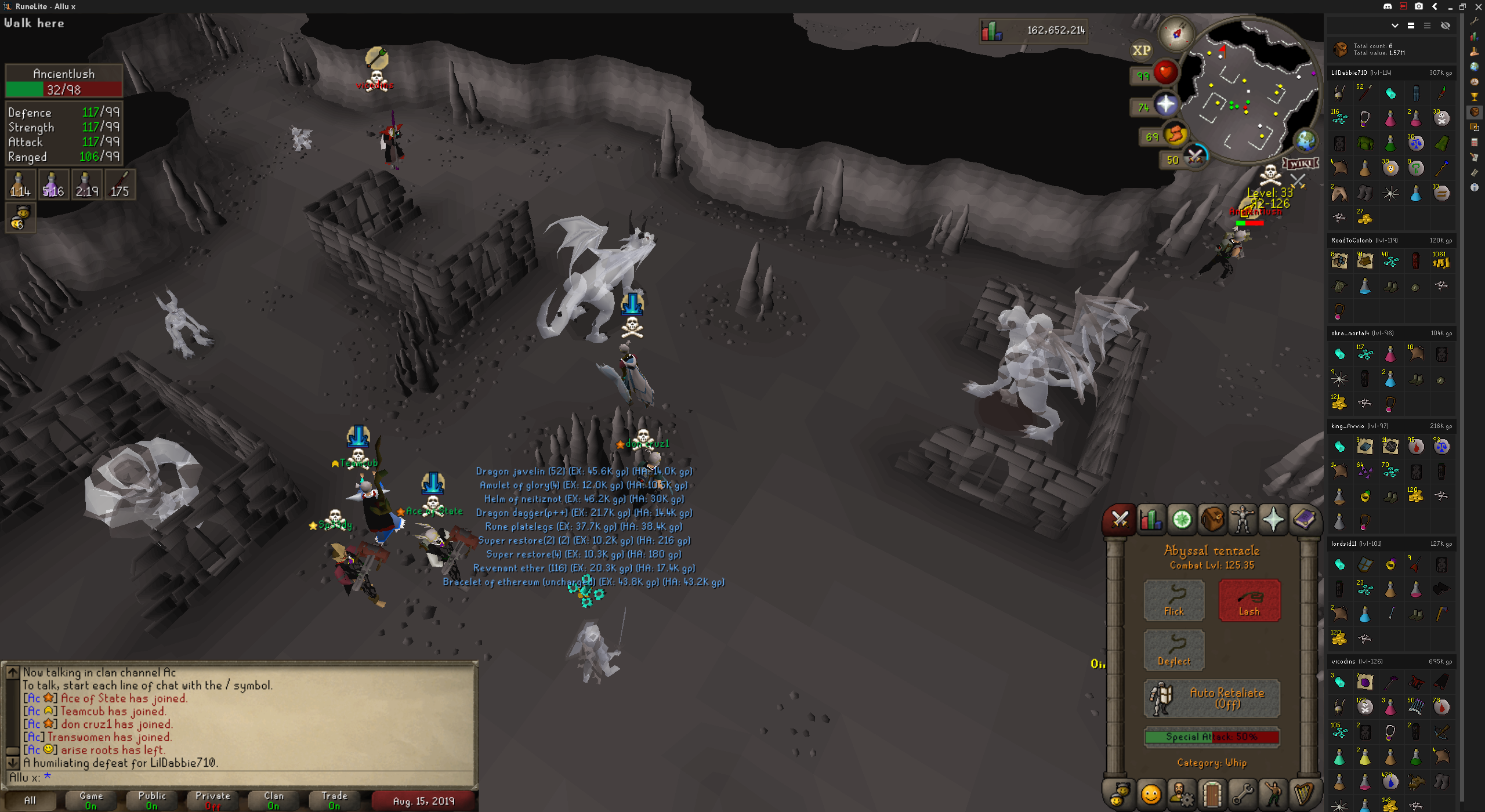Switch chat to the Clan tab
This screenshot has height=812, width=1485.
[x=273, y=800]
